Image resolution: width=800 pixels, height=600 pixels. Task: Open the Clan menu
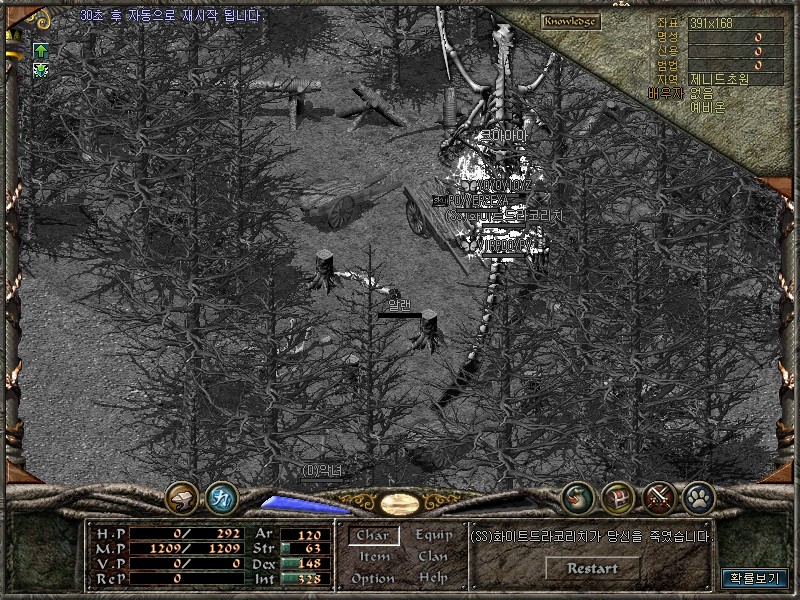point(433,557)
